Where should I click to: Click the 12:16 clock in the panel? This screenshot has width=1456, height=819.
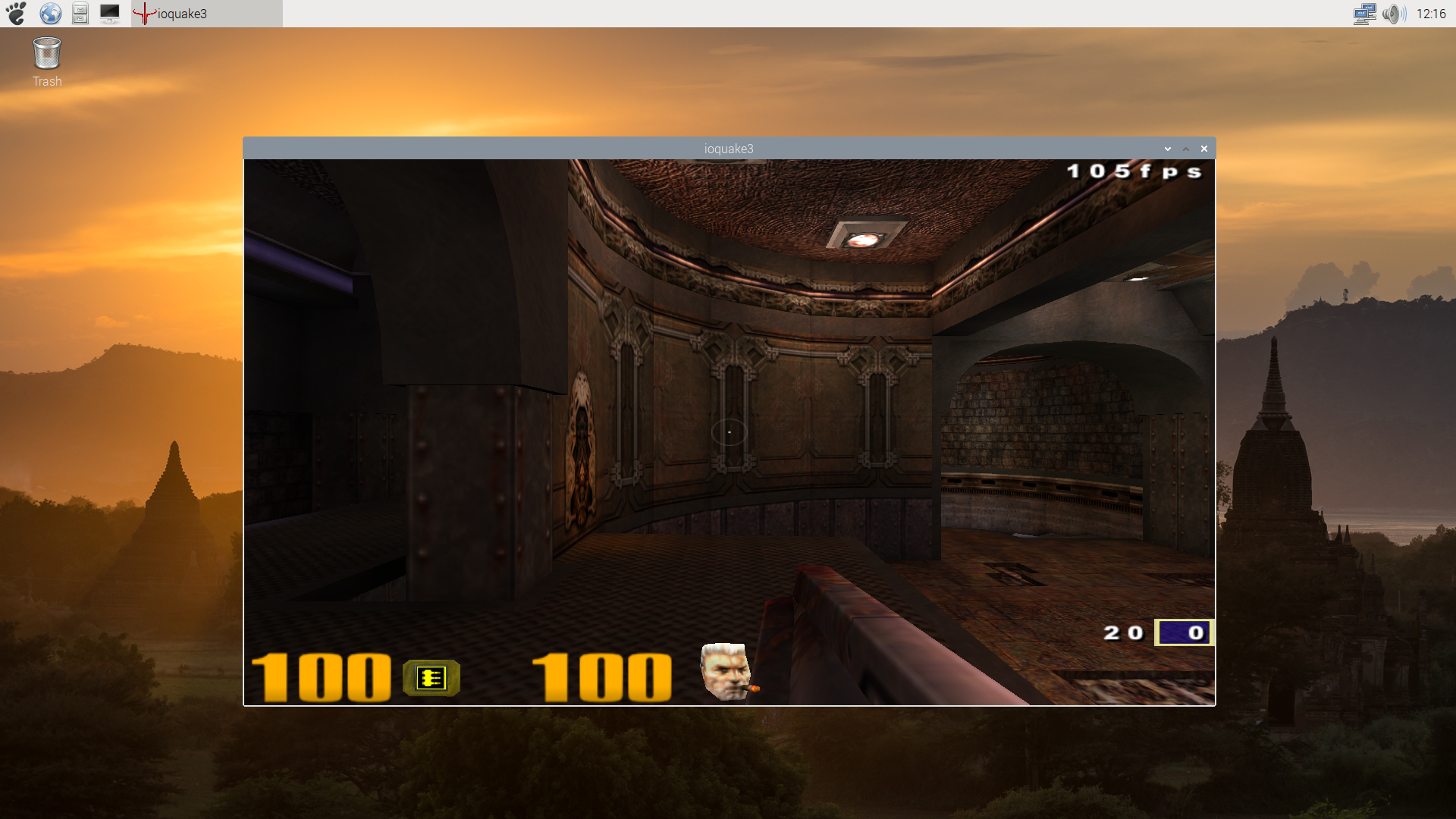pyautogui.click(x=1430, y=13)
